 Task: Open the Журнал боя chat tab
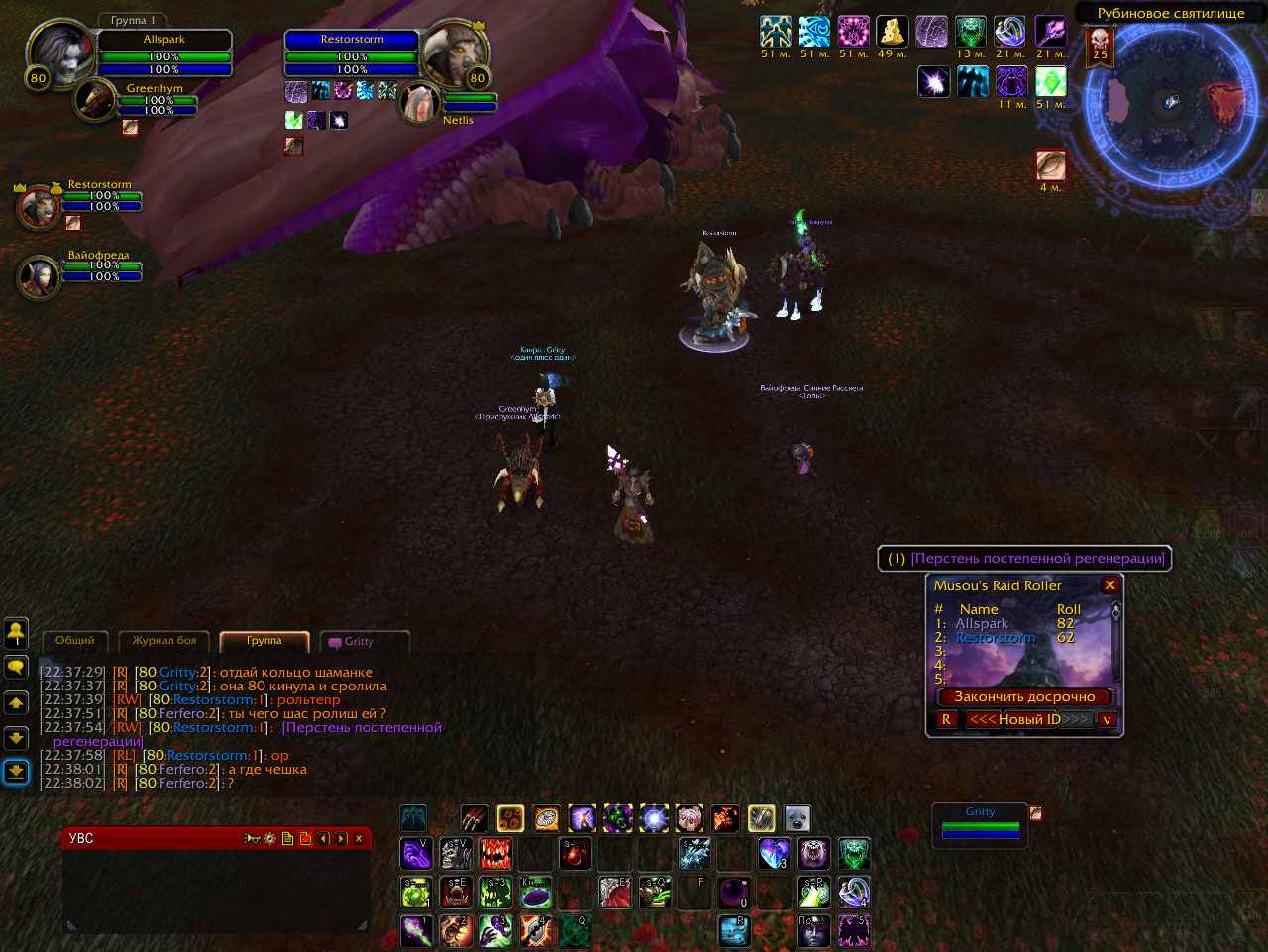click(164, 641)
